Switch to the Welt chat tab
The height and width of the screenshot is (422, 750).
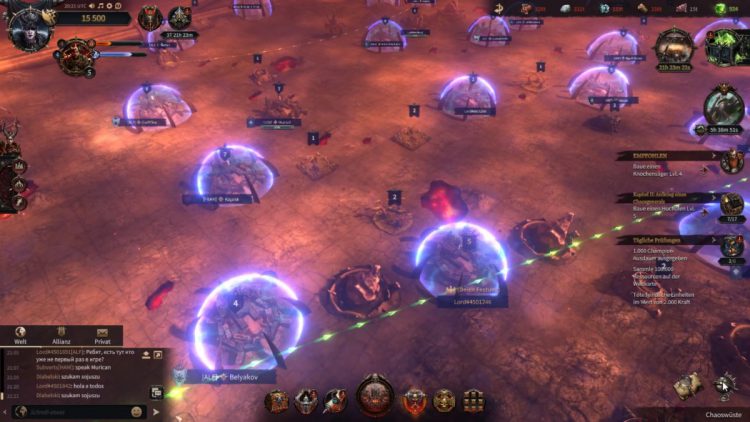[20, 337]
